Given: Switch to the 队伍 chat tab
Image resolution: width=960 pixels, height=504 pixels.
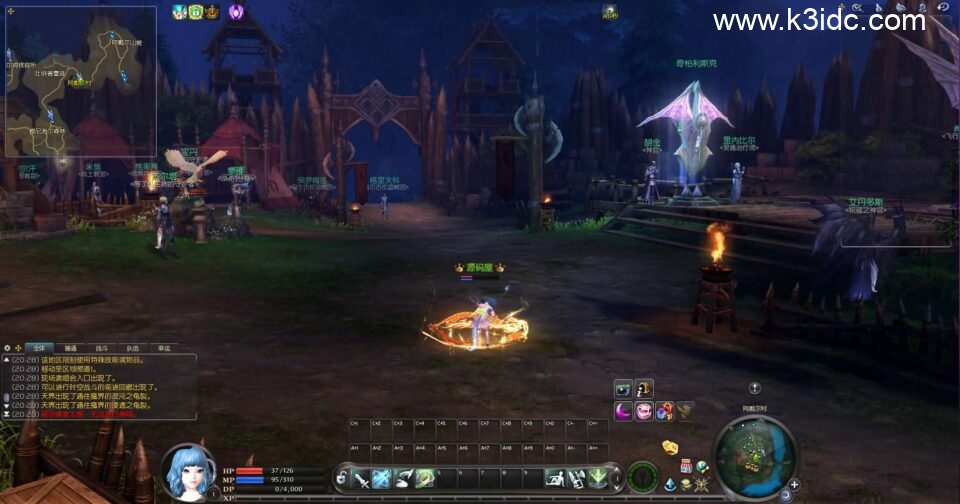Looking at the screenshot, I should pyautogui.click(x=132, y=348).
